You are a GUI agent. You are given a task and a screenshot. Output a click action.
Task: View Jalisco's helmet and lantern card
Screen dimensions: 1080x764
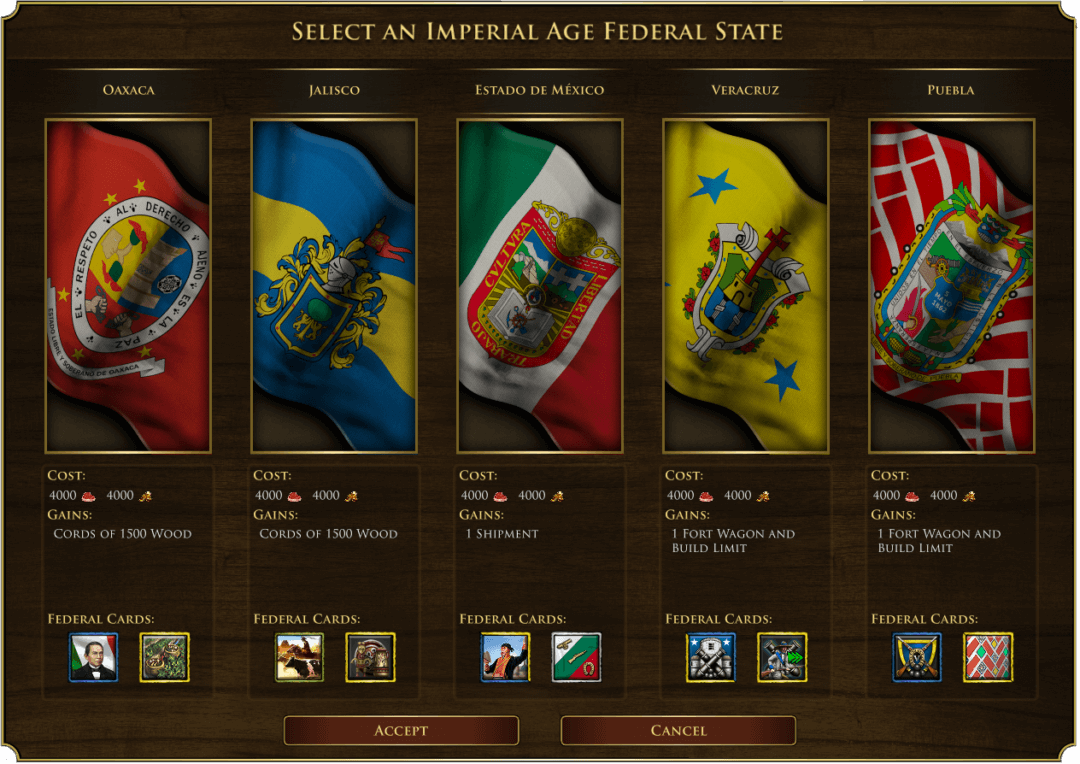coord(370,657)
